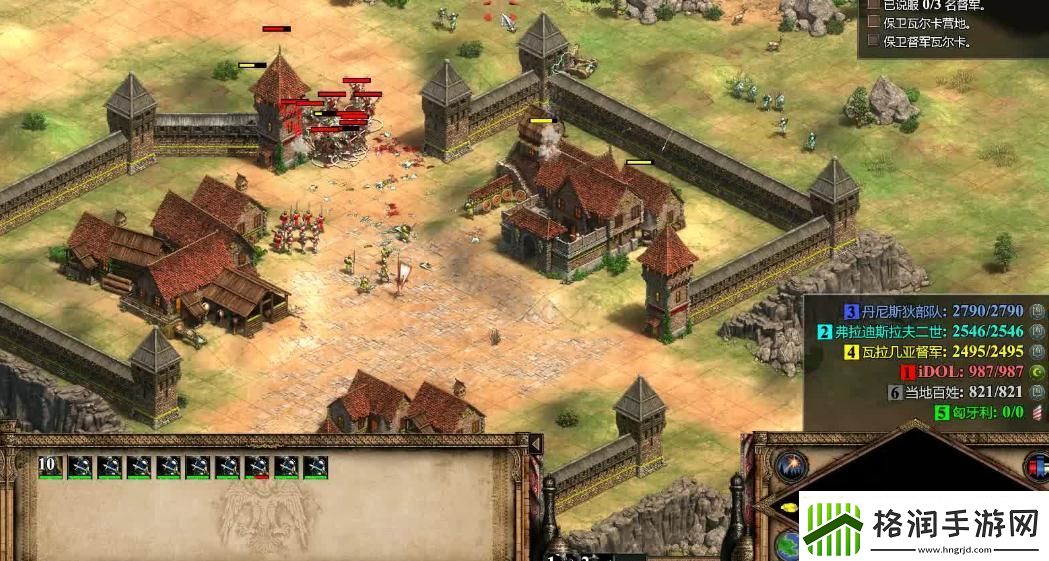The height and width of the screenshot is (561, 1049).
Task: Select the unit portrait marked with number 10
Action: pos(50,466)
